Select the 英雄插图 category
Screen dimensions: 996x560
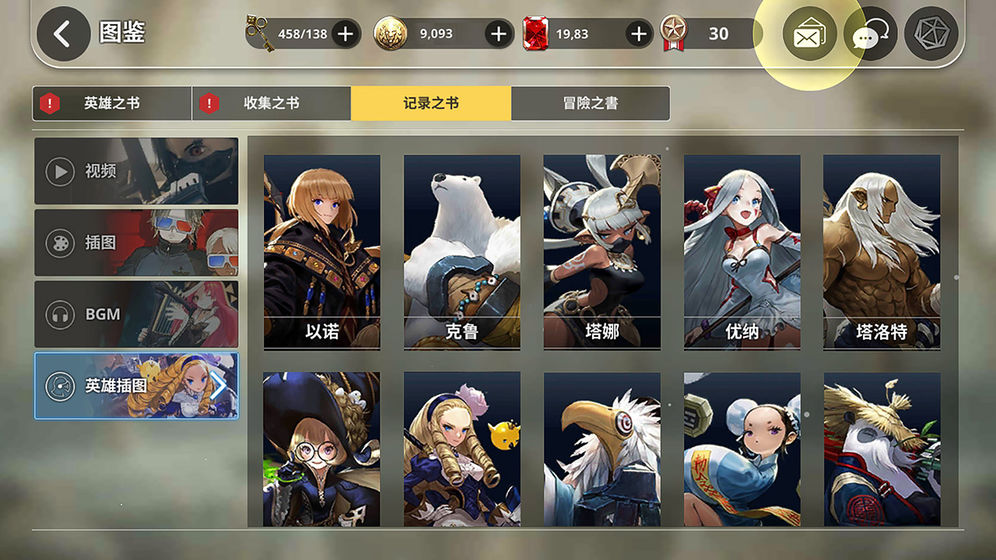[x=136, y=385]
